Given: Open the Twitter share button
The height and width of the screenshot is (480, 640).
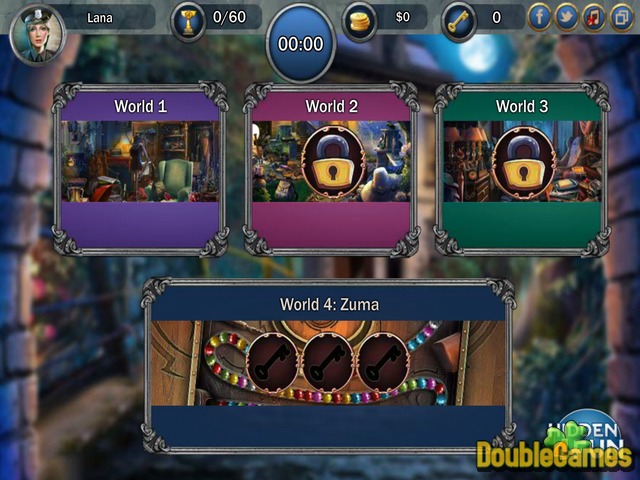Looking at the screenshot, I should point(566,17).
